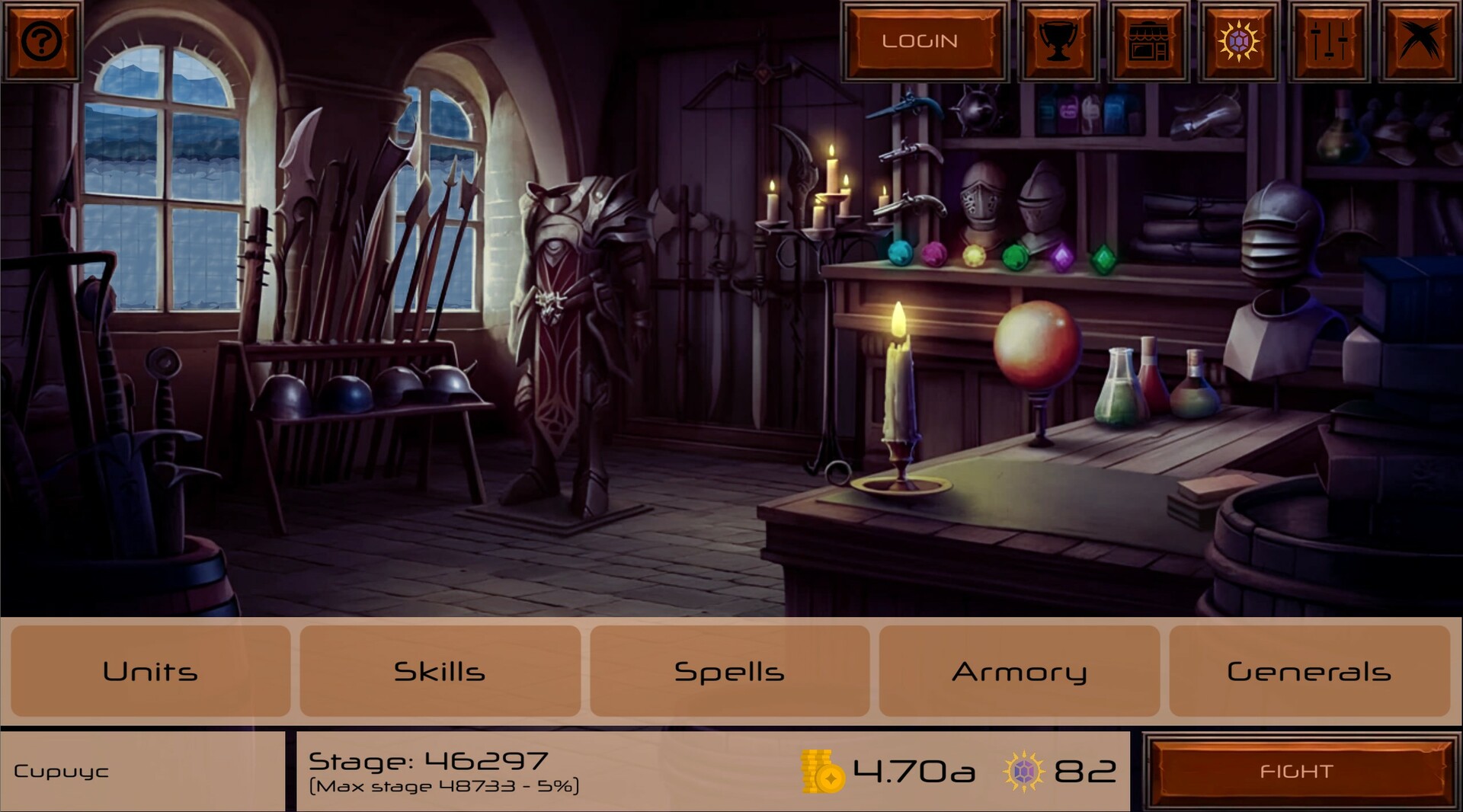The width and height of the screenshot is (1463, 812).
Task: Switch to the Armory tab
Action: pos(1020,672)
